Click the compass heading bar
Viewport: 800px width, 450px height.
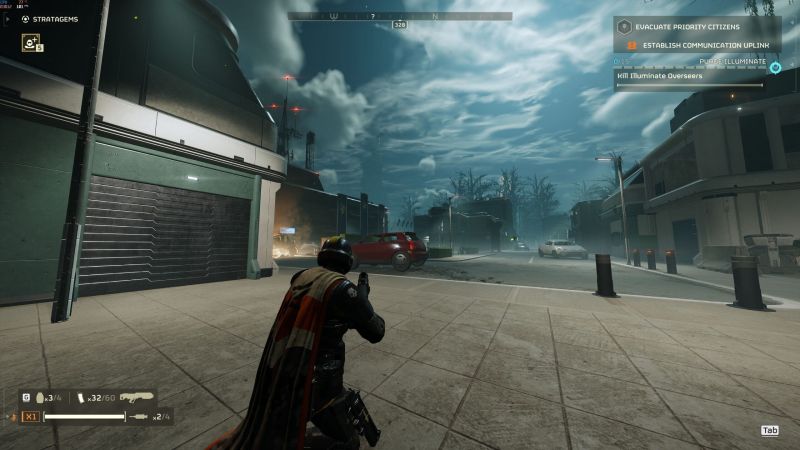pos(400,17)
